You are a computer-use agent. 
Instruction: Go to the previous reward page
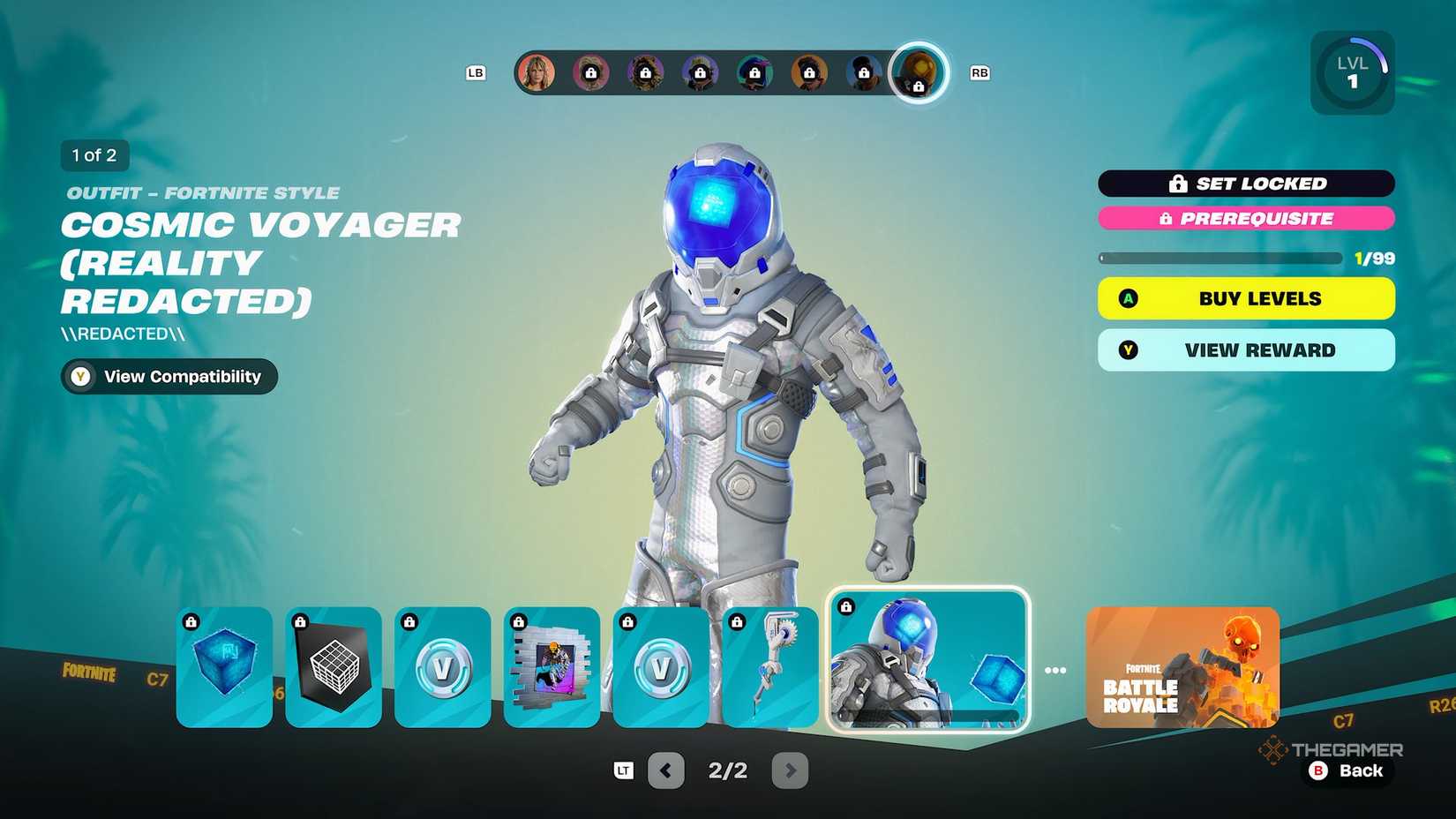pos(666,770)
